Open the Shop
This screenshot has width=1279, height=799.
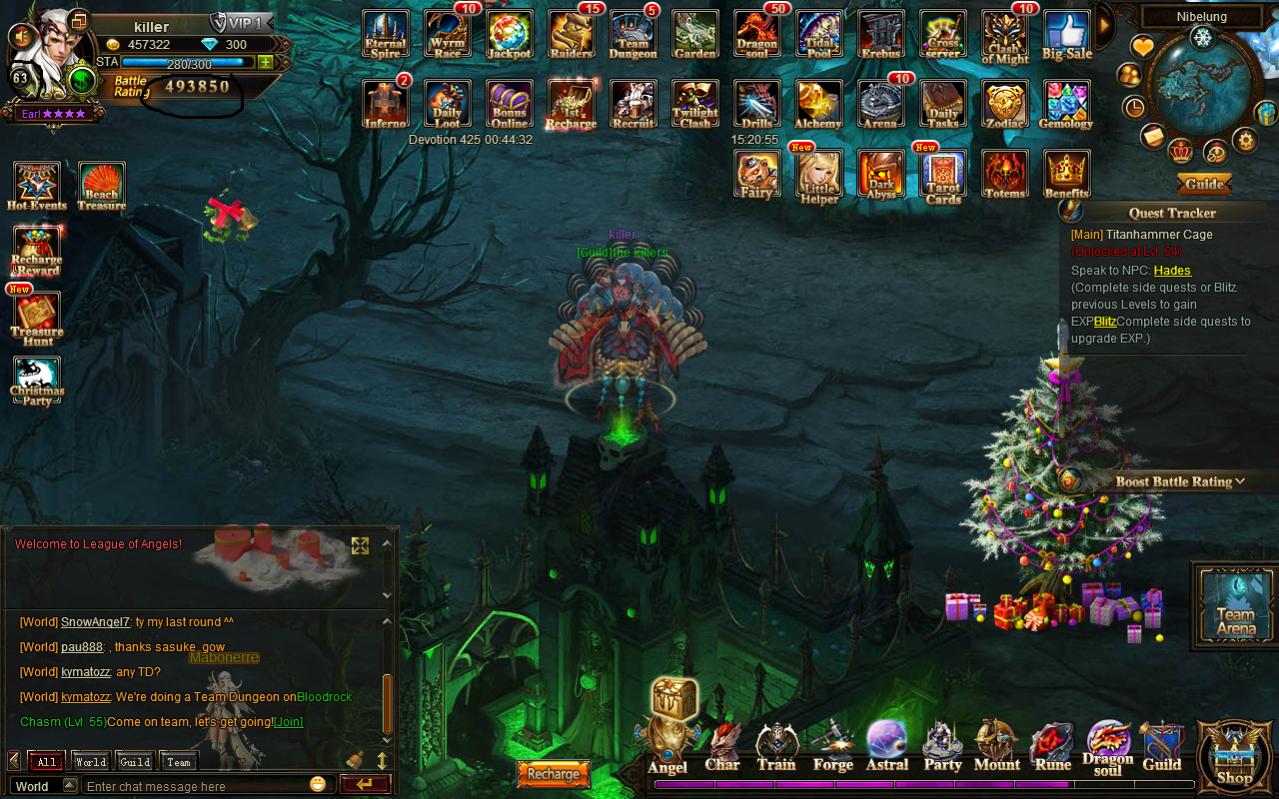[x=1234, y=756]
